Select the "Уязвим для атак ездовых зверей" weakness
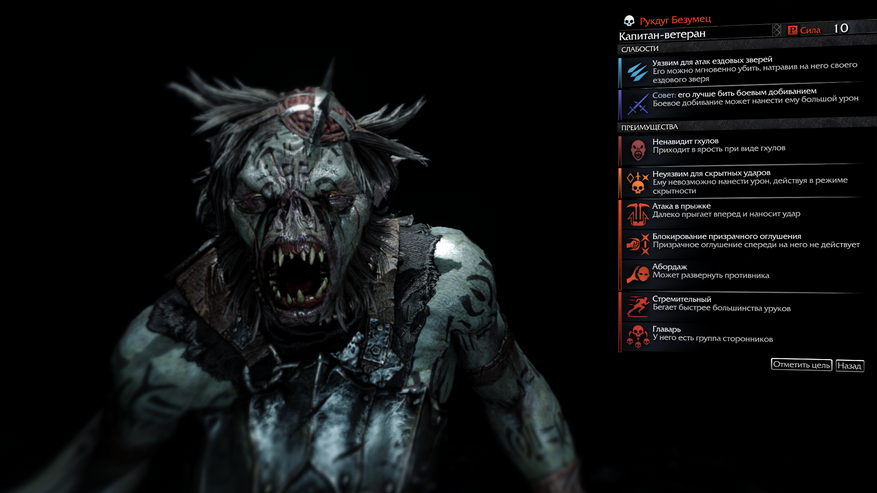This screenshot has height=493, width=877. 740,71
